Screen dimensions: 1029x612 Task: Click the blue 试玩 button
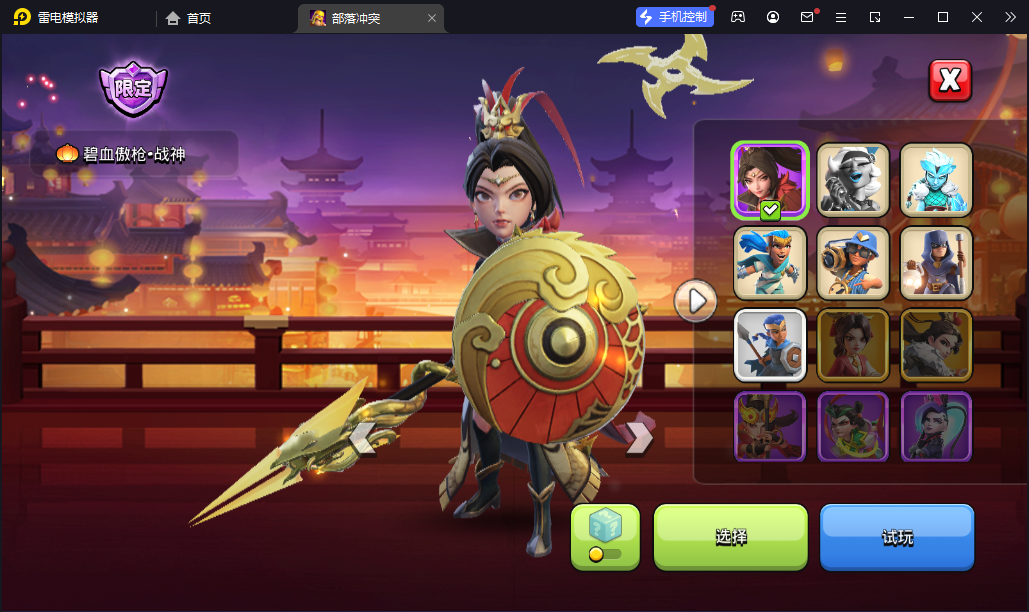(x=897, y=537)
